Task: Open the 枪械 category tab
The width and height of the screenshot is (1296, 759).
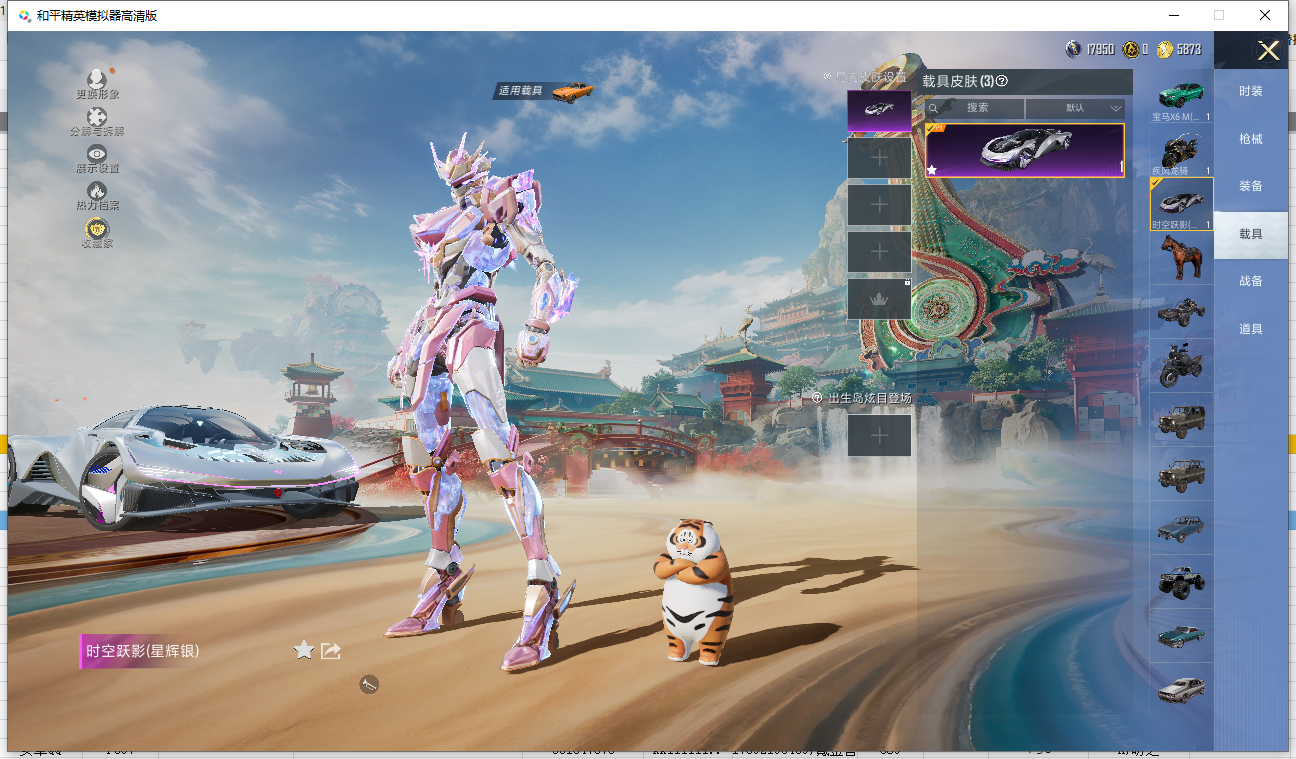Action: pos(1250,139)
